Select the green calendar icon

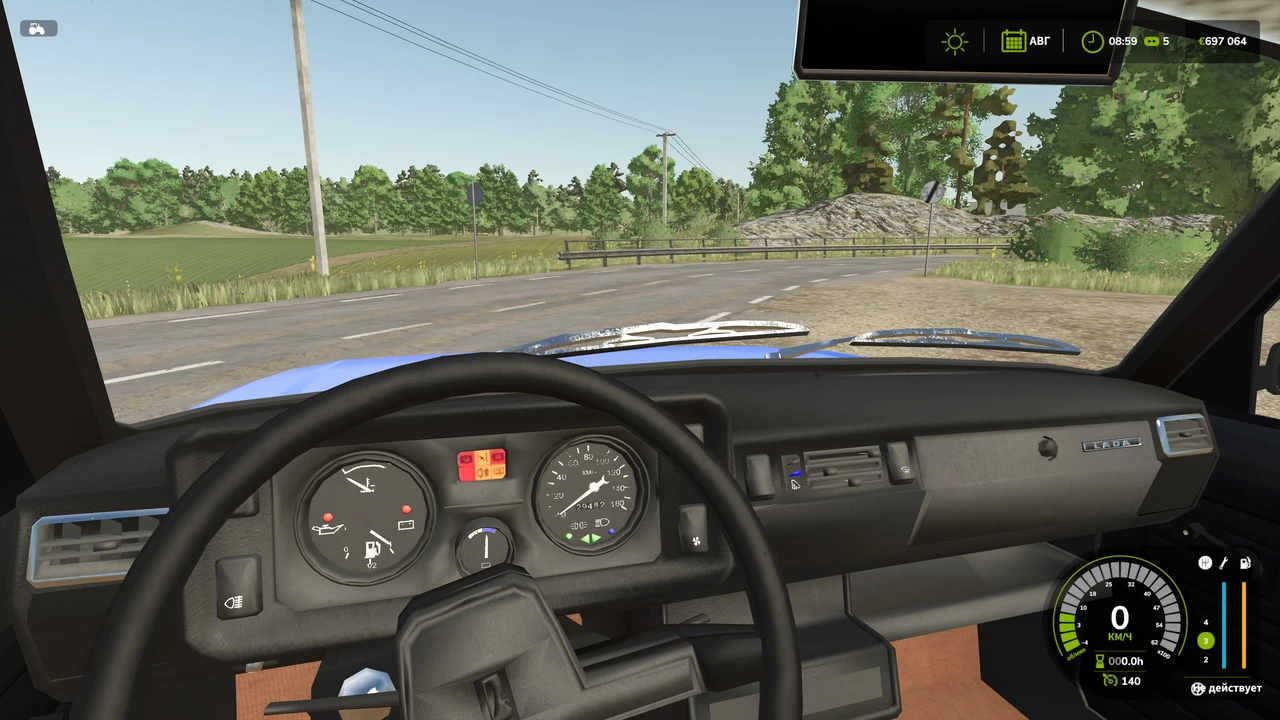(1013, 41)
